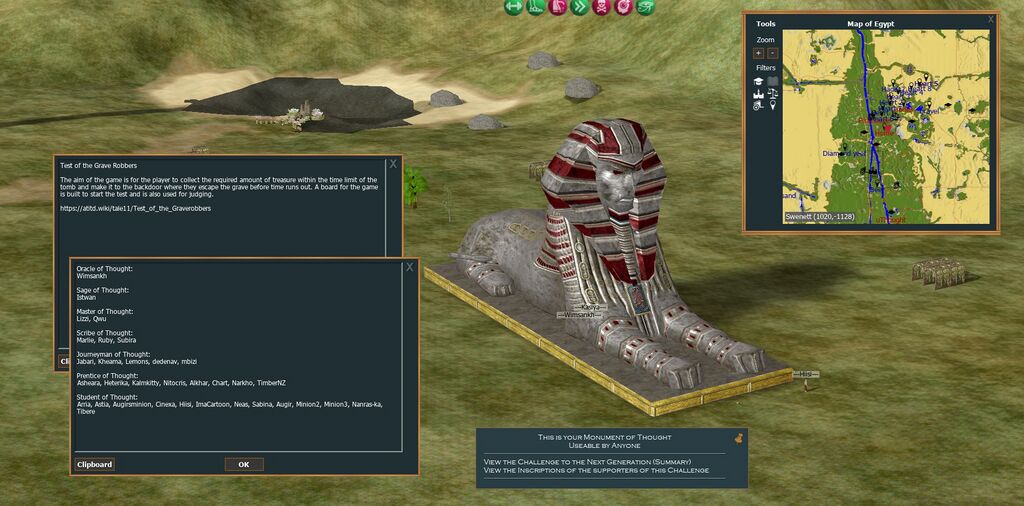Click the red head-with-target focus icon

(623, 7)
